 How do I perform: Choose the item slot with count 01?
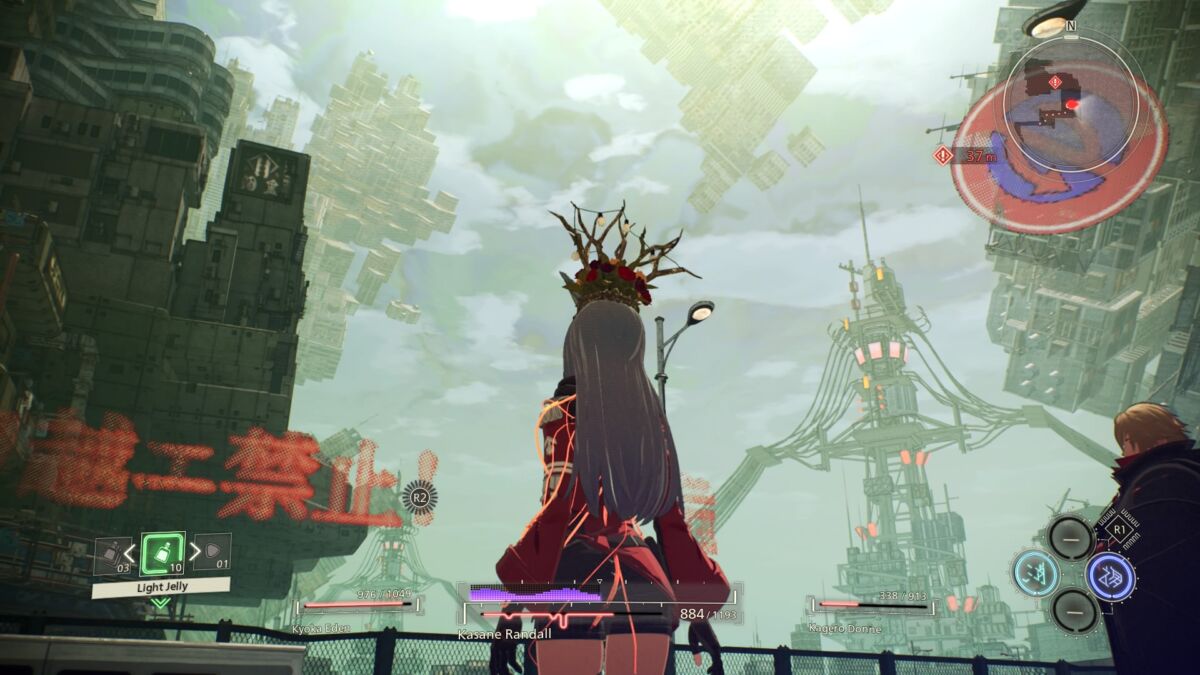click(212, 552)
